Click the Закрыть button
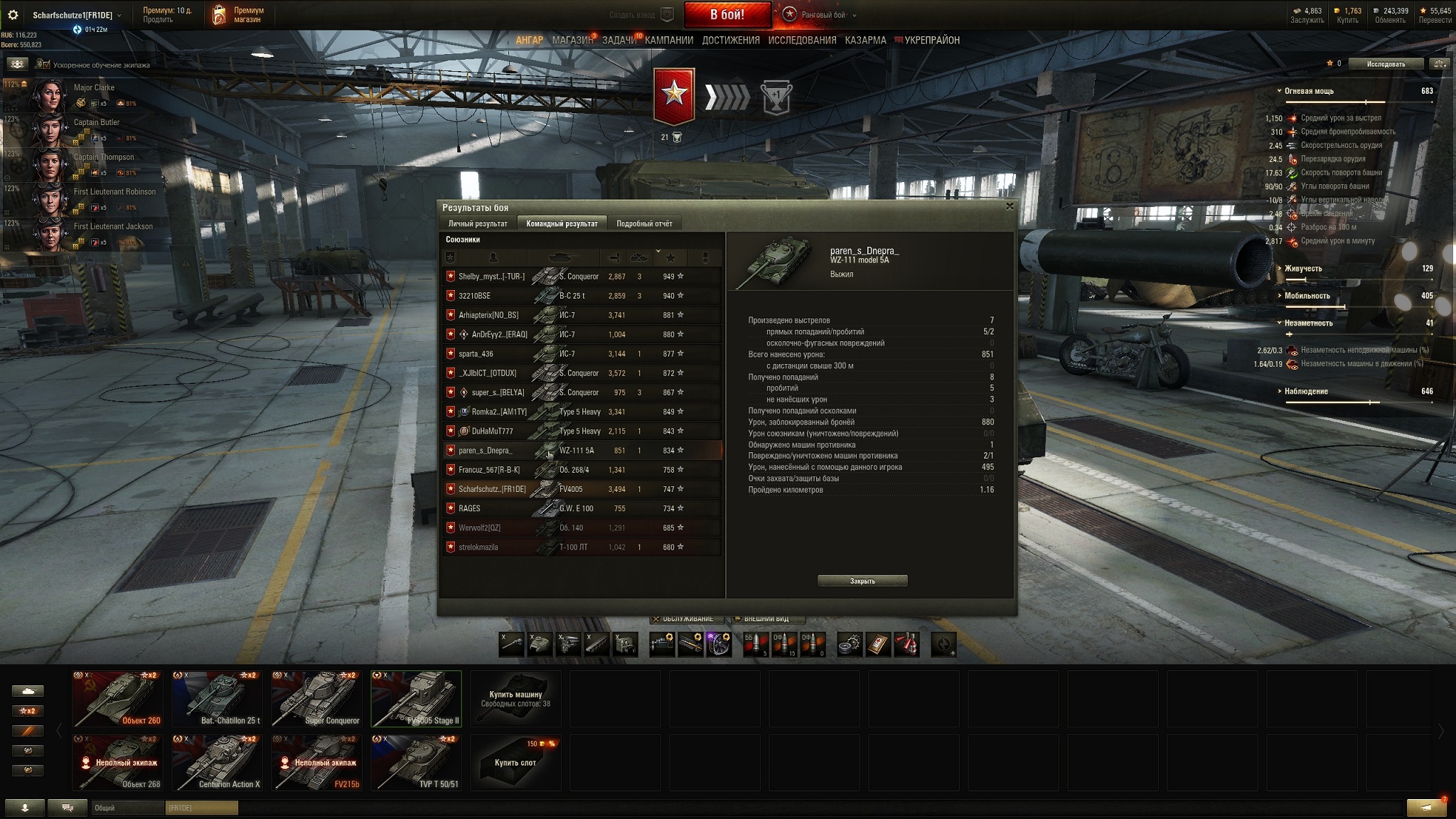The image size is (1456, 819). 862,581
